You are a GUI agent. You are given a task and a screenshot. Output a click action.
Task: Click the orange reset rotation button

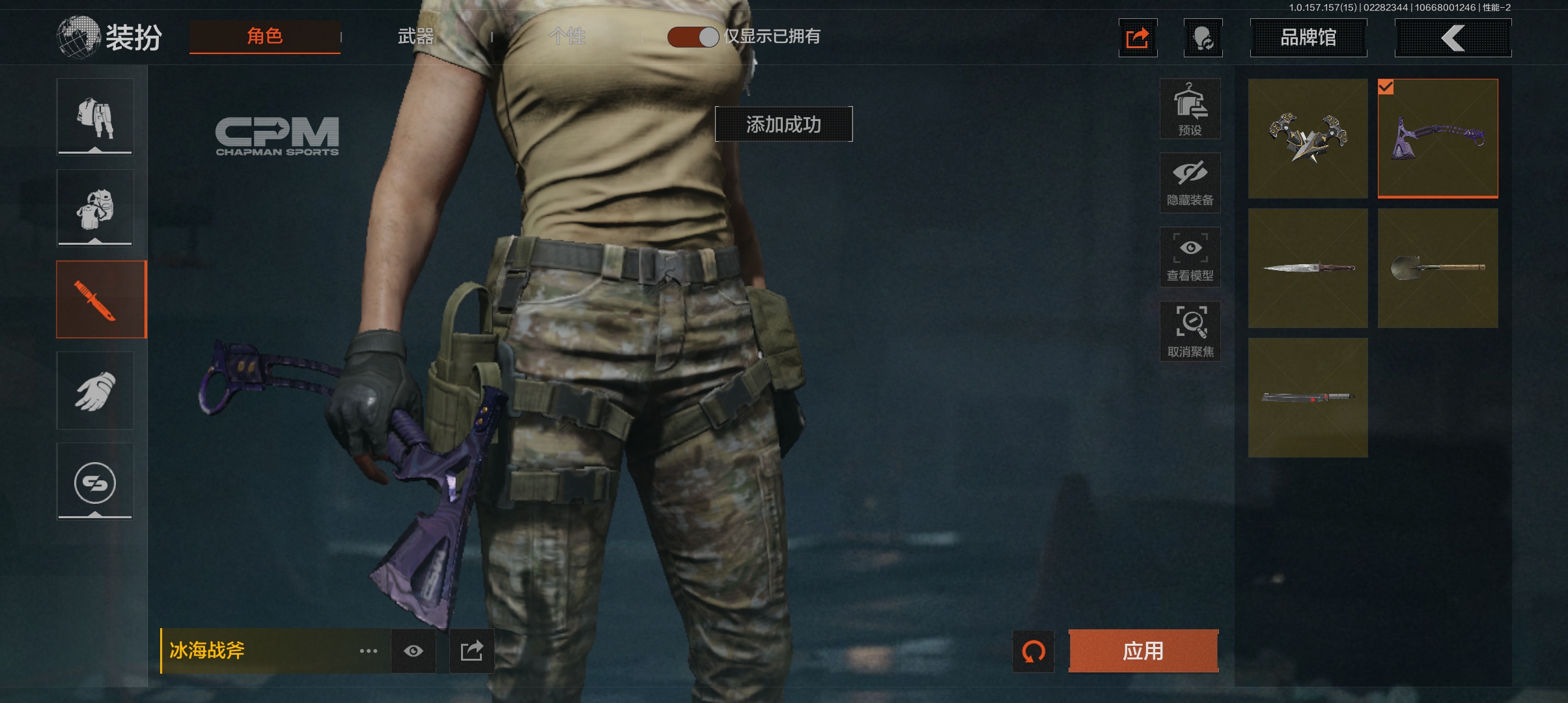(x=1033, y=651)
